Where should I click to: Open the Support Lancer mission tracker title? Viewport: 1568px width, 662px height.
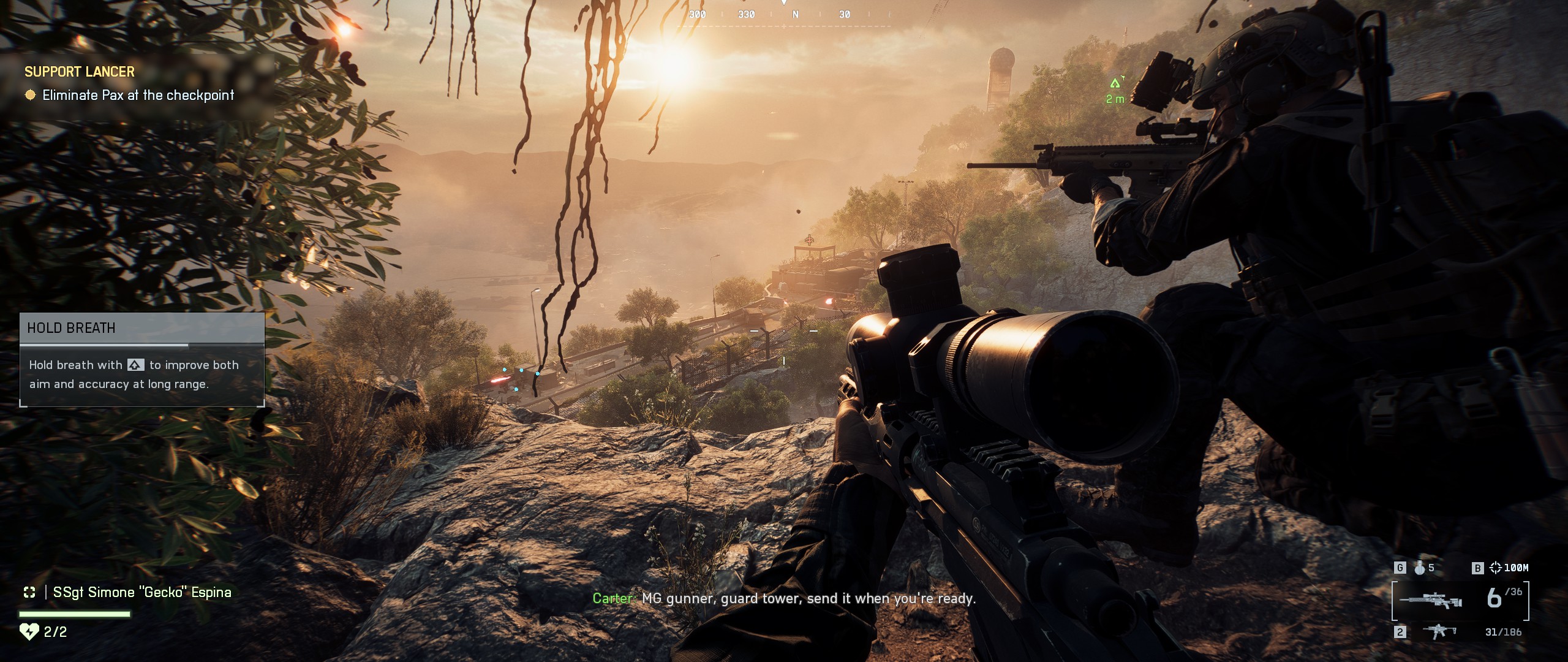[x=80, y=72]
